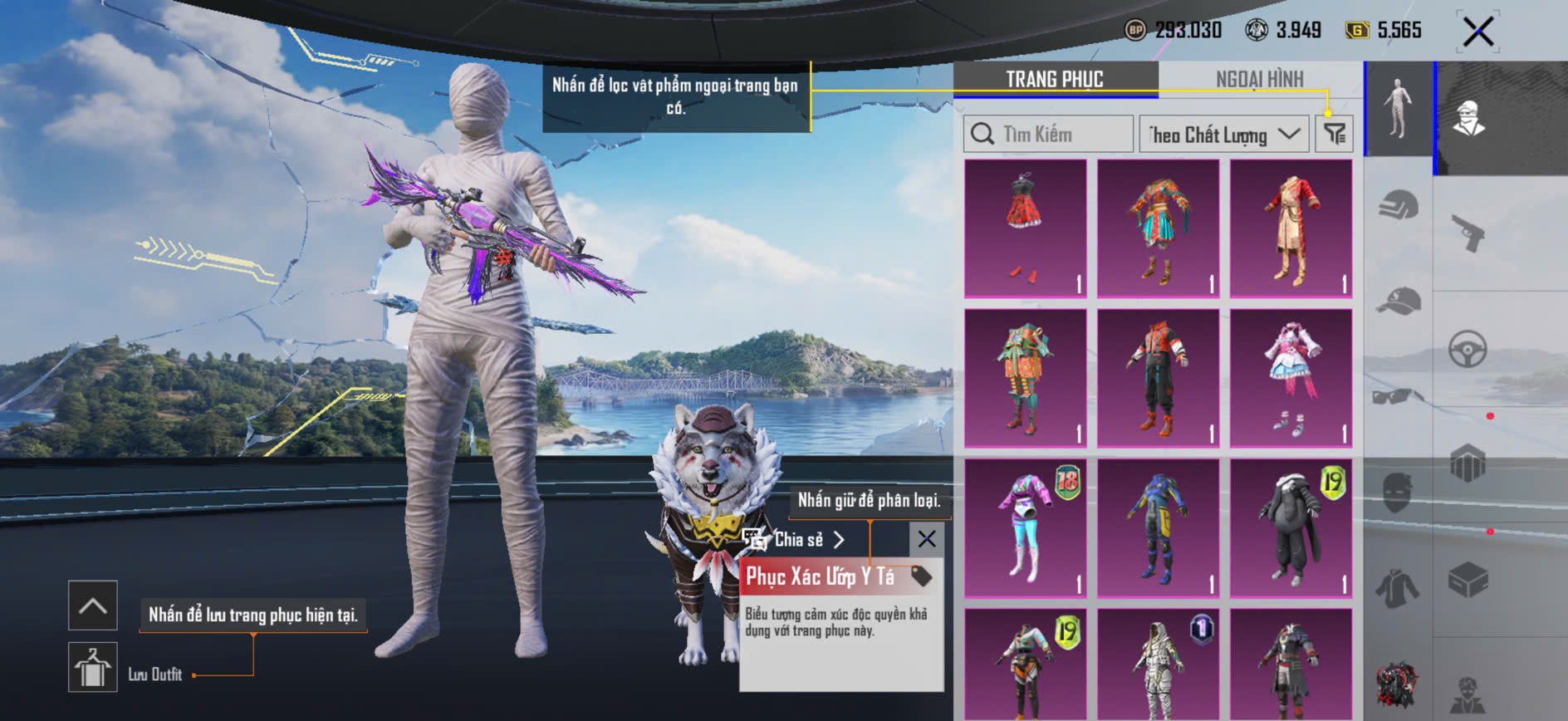Screen dimensions: 1568x721
Task: Toggle the owned items filter funnel button
Action: click(x=1335, y=134)
